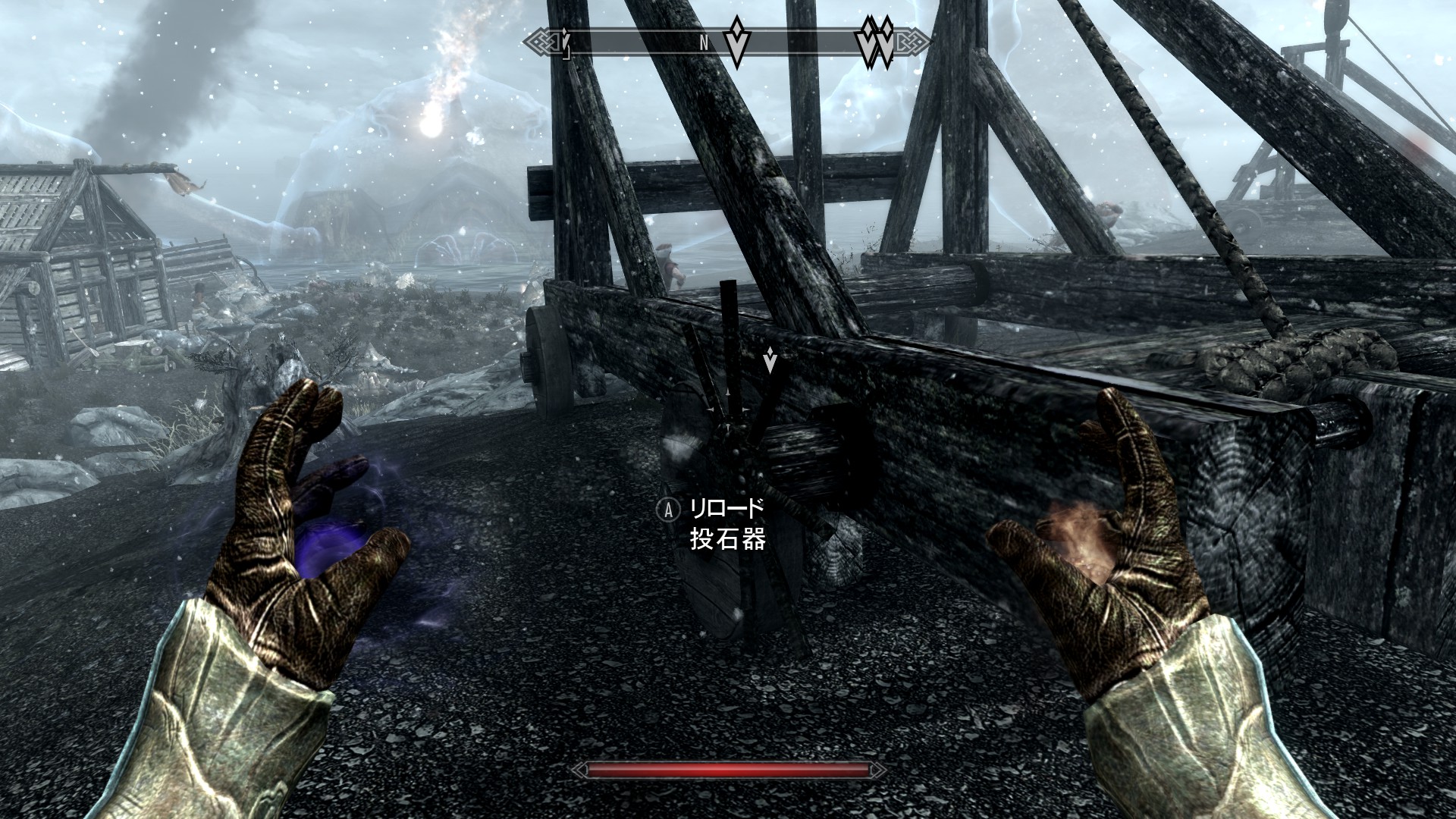Select the floating quest arrow above the lever
The height and width of the screenshot is (819, 1456).
(x=770, y=360)
